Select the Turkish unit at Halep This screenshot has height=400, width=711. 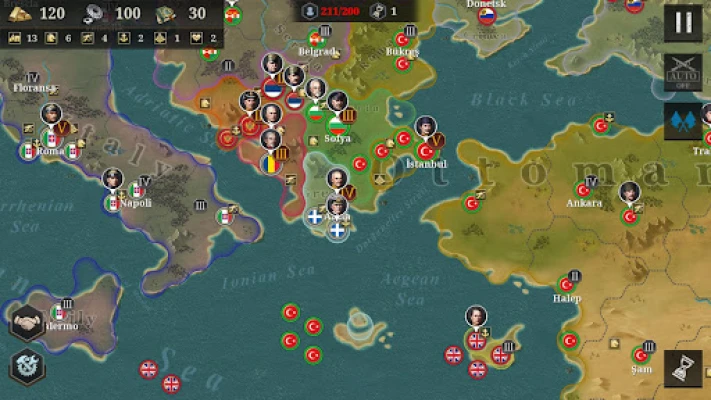566,284
